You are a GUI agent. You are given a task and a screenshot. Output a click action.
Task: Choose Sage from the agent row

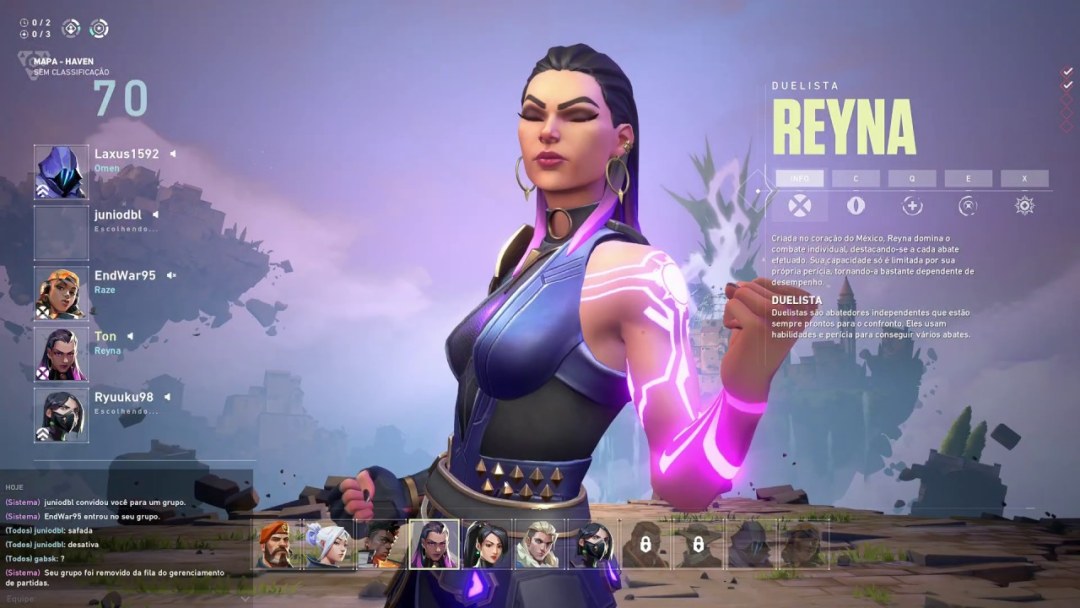(x=487, y=545)
